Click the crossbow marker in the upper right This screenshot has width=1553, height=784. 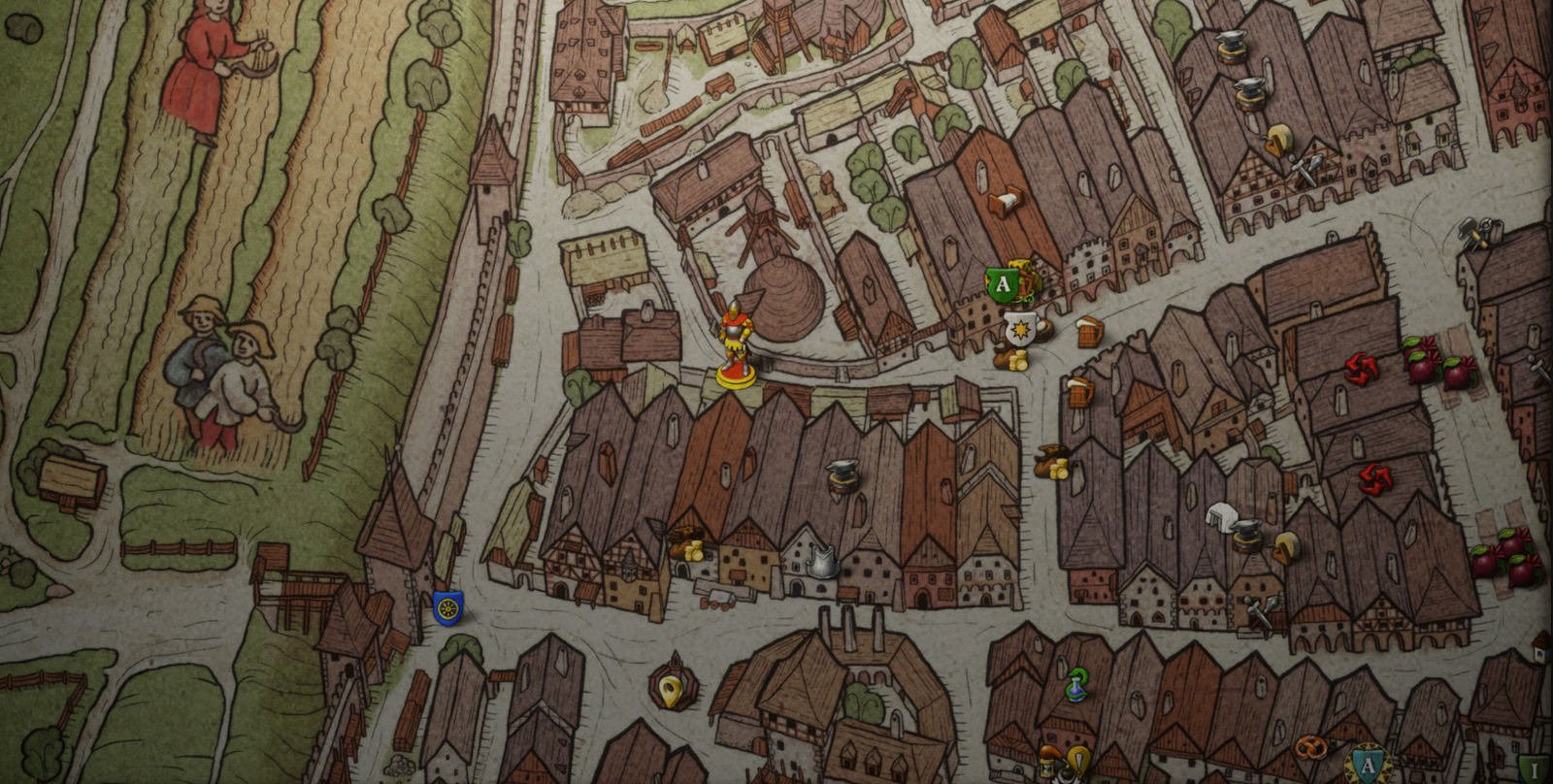[x=1475, y=233]
